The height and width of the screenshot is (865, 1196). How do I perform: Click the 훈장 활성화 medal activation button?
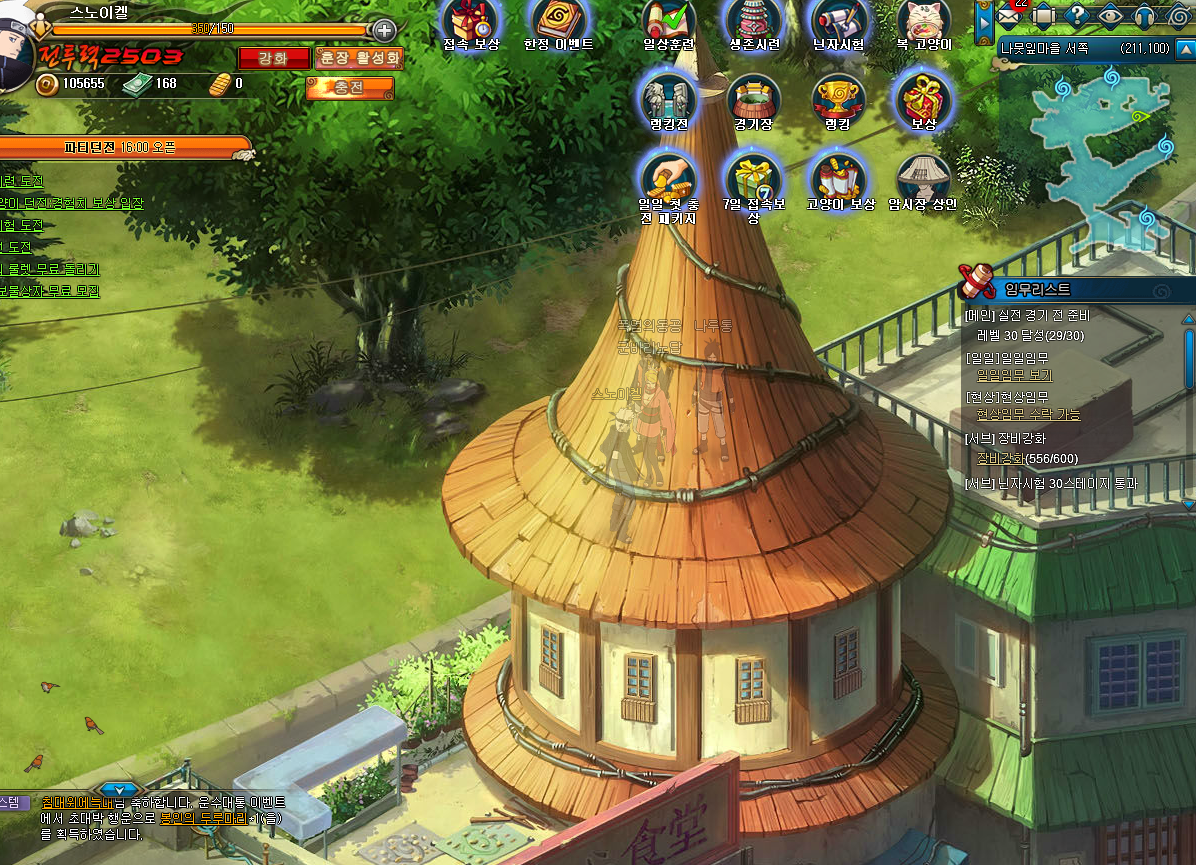click(x=359, y=59)
